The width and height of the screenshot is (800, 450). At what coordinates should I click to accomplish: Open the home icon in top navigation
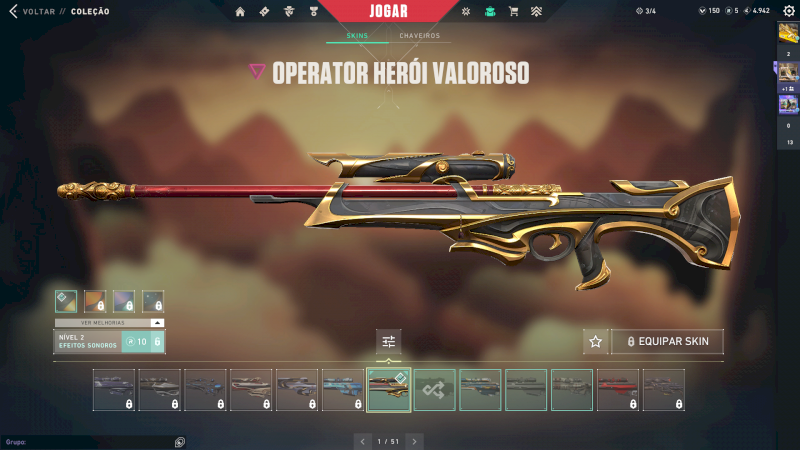coord(239,12)
